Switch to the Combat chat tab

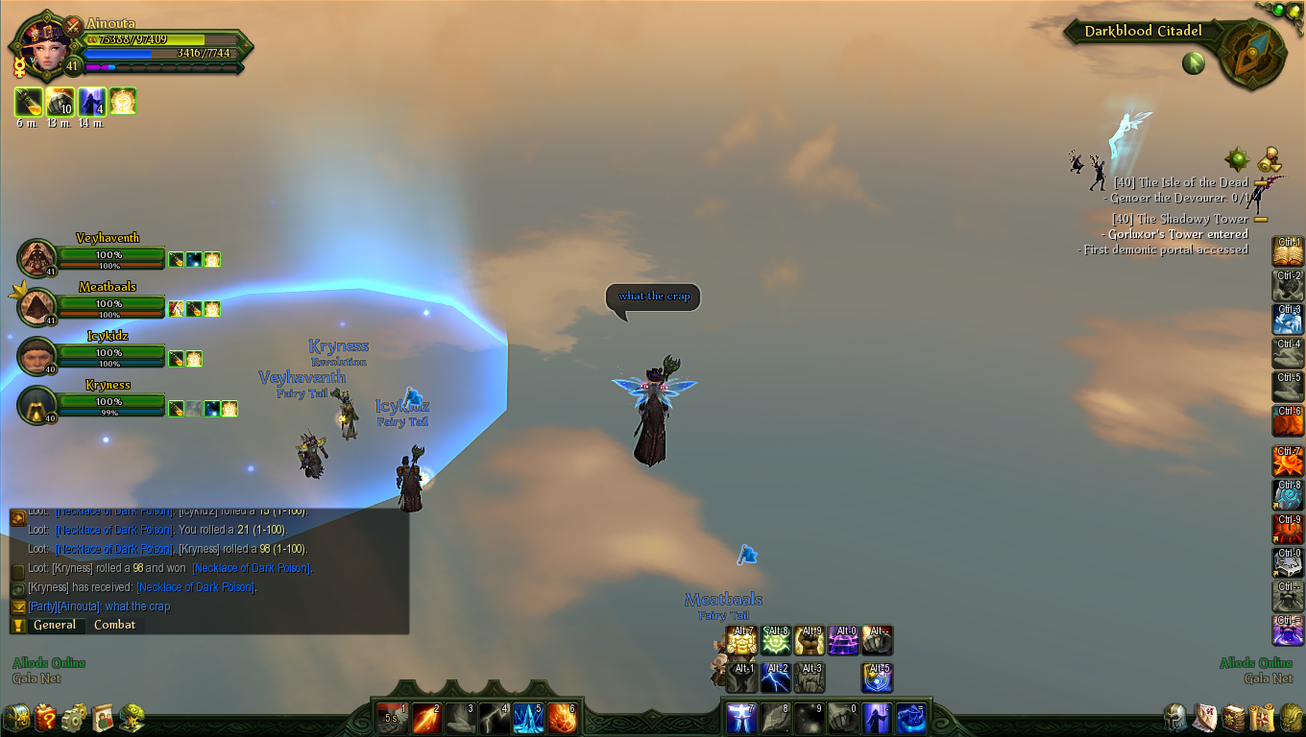click(x=114, y=625)
